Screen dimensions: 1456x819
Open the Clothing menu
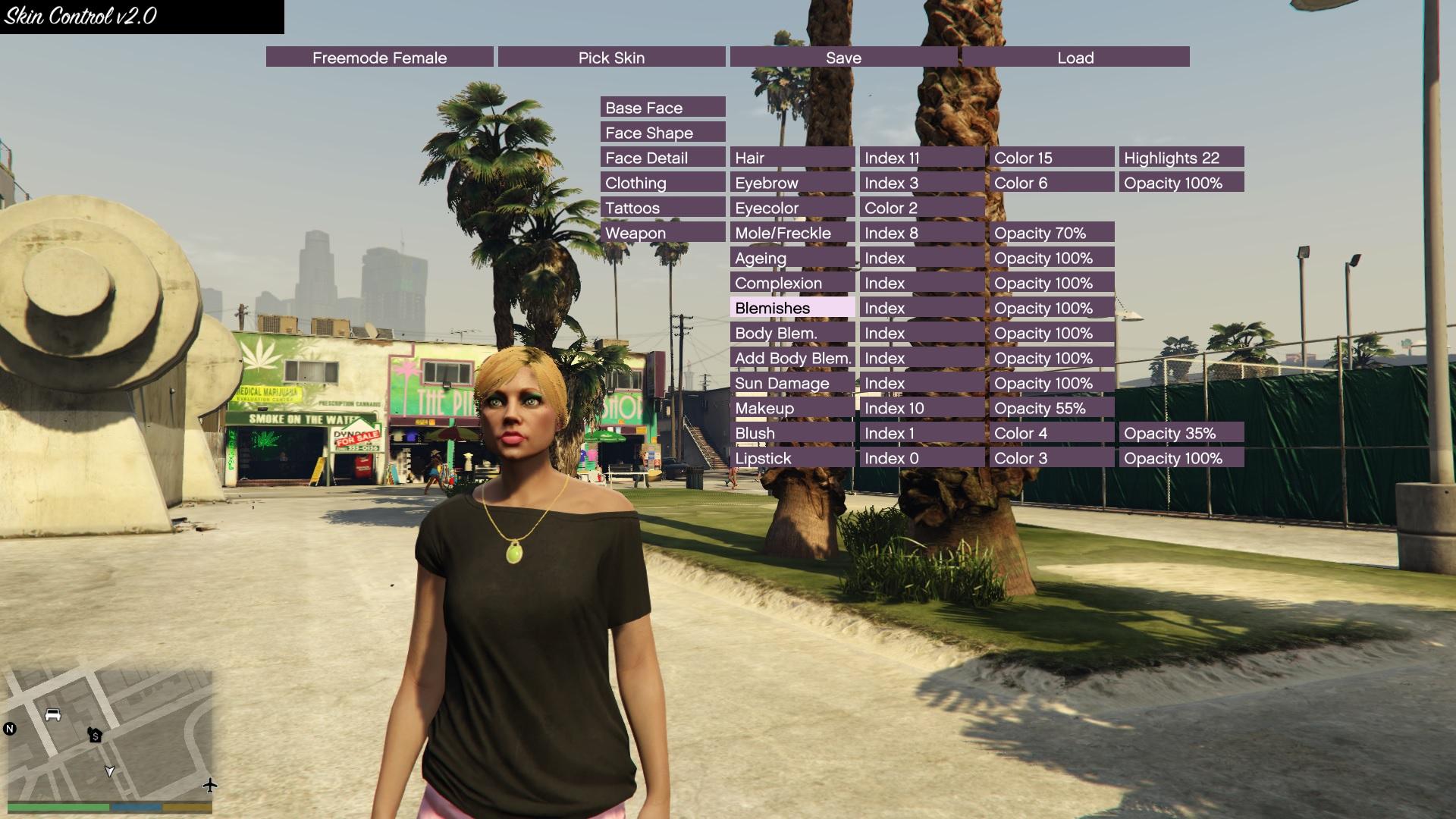pos(663,183)
